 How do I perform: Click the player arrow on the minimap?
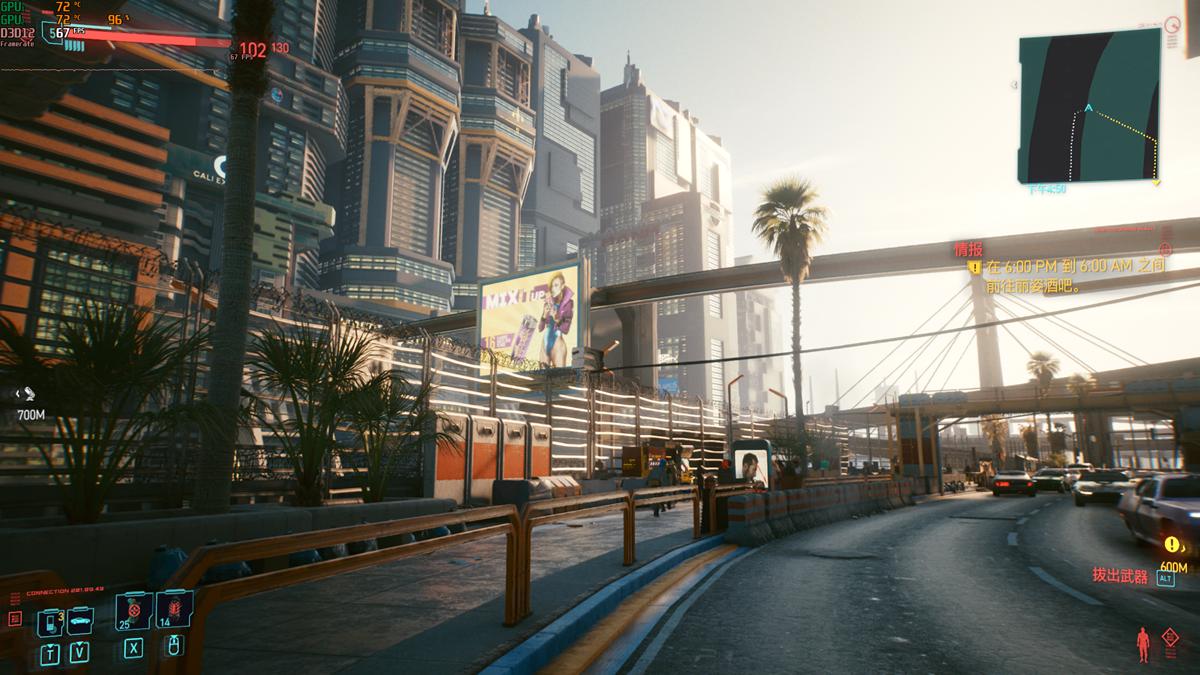tap(1089, 108)
